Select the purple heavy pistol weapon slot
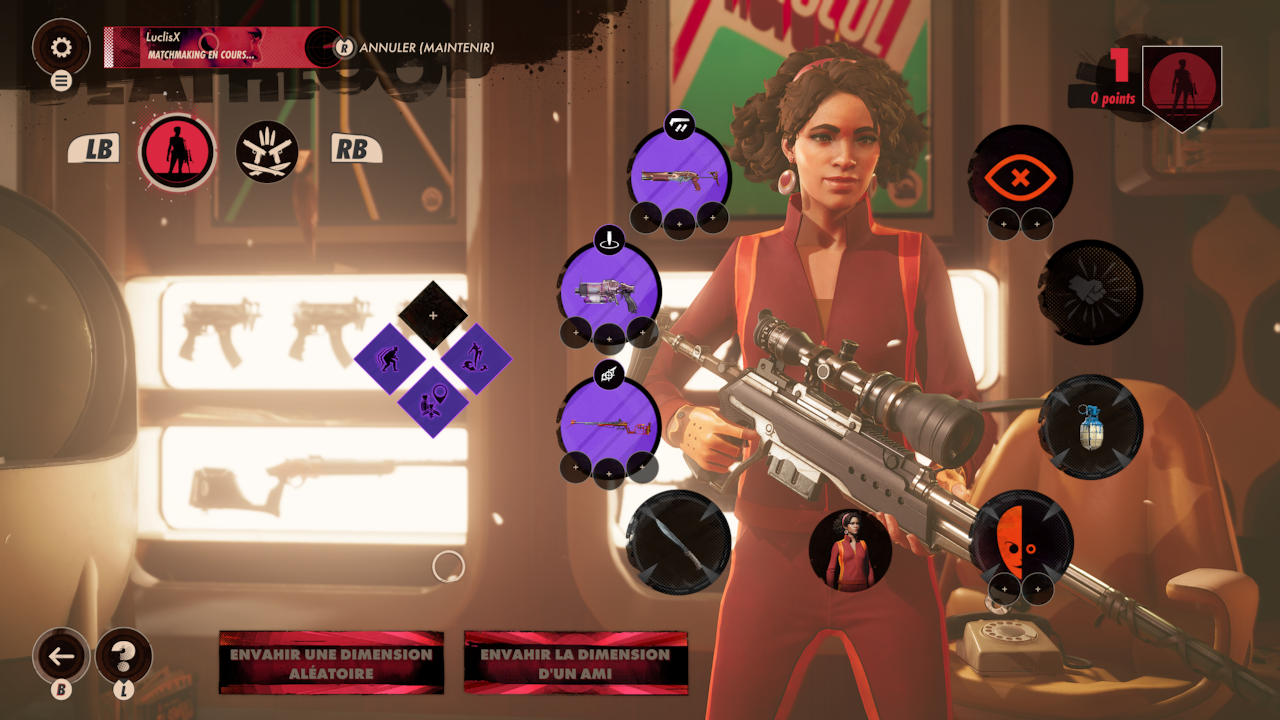Screen dimensions: 1280x720 [609, 288]
